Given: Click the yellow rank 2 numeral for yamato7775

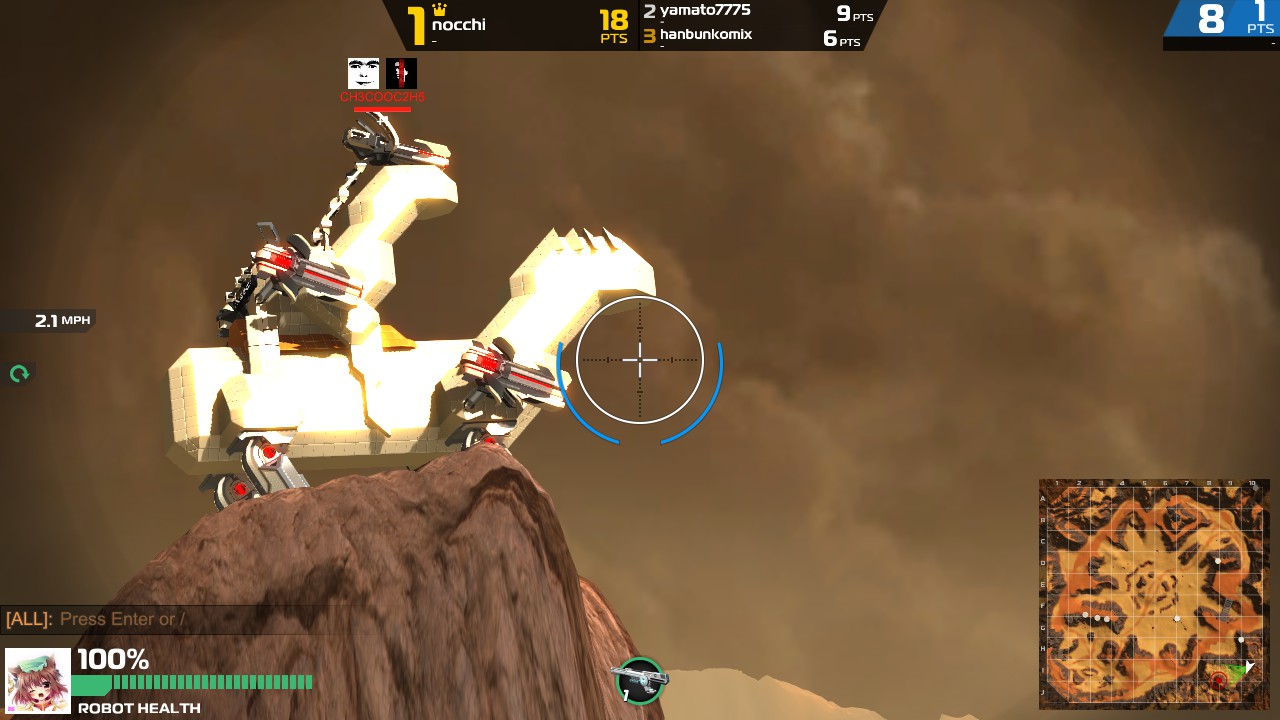Looking at the screenshot, I should (650, 11).
